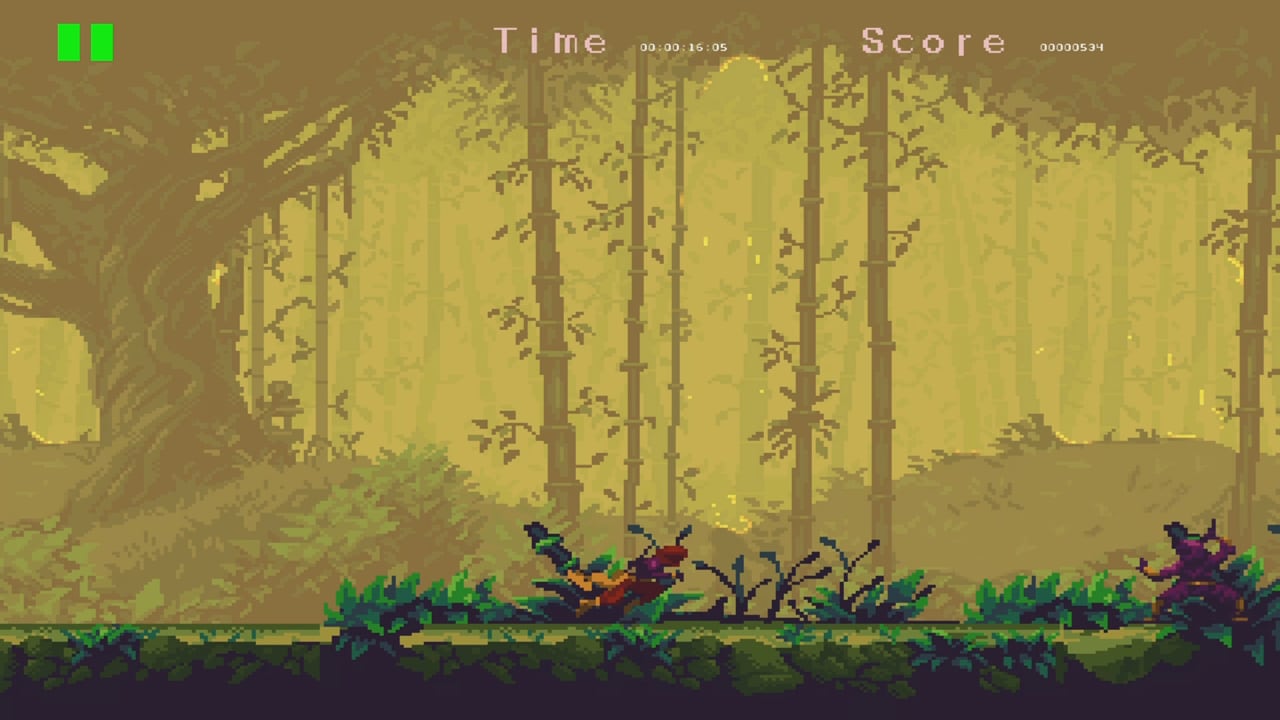Pause the game with the green pause icon

point(86,43)
